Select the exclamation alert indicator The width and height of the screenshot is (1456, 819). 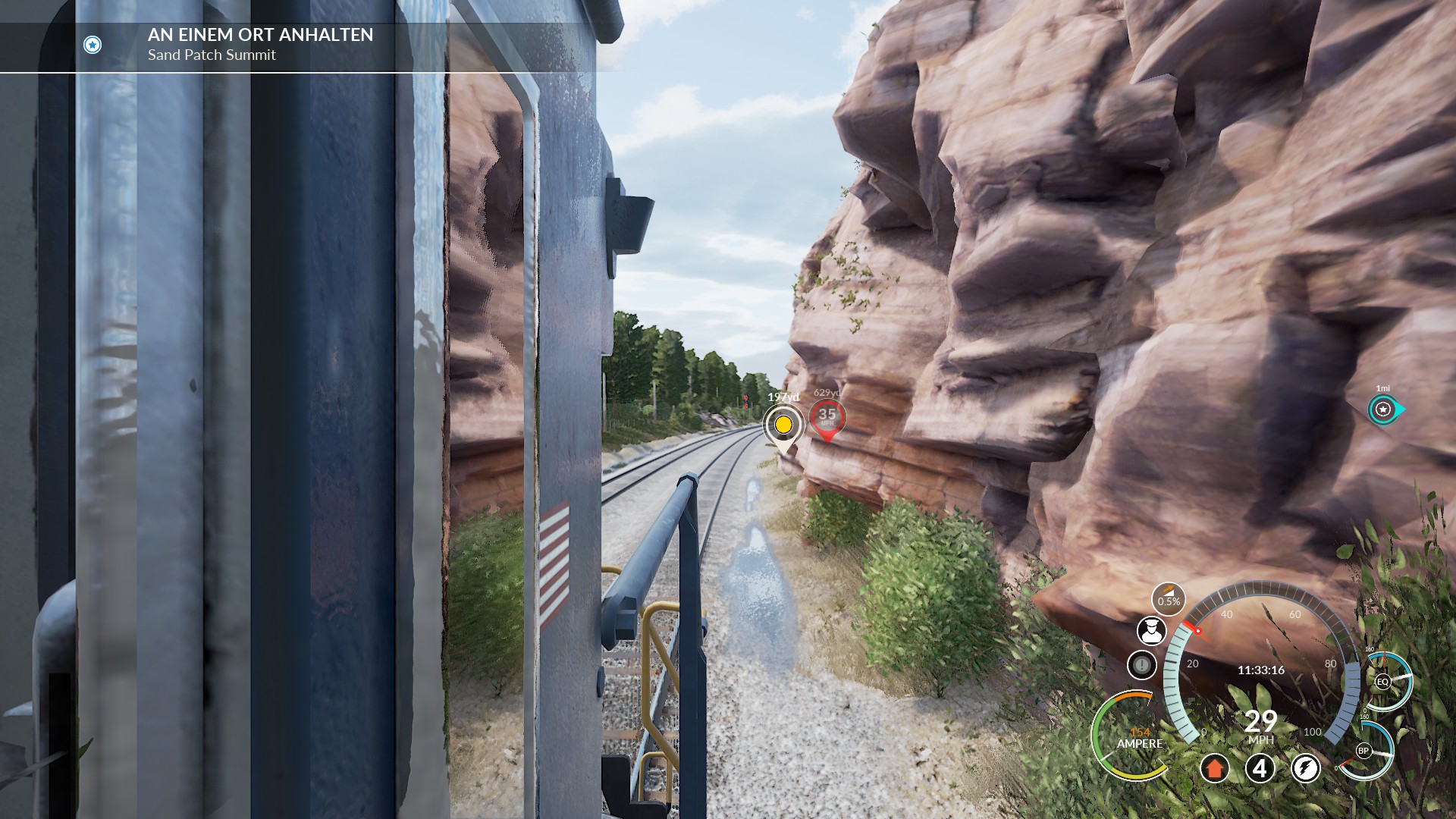click(x=1141, y=665)
